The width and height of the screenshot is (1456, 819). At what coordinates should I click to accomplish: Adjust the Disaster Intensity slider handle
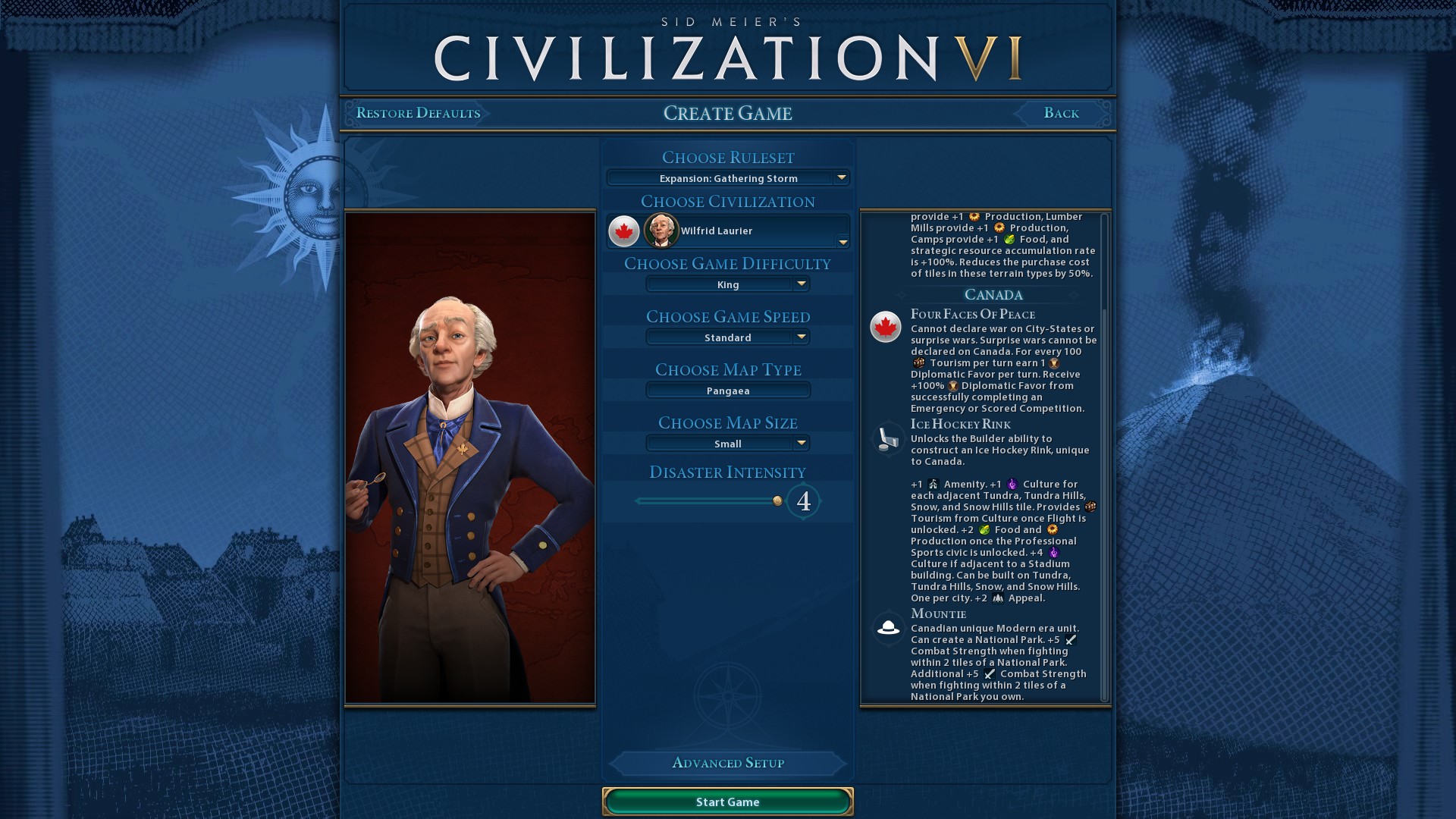(777, 500)
